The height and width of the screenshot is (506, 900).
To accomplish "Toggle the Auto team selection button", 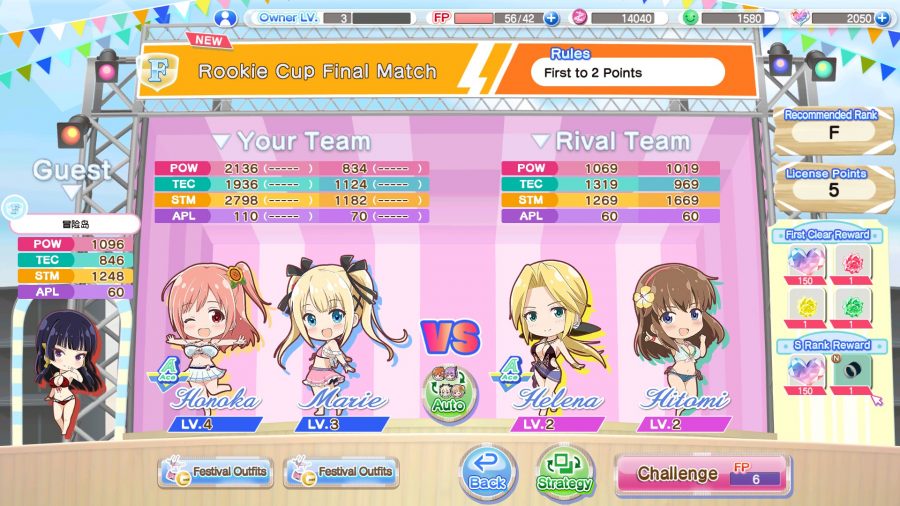I will pyautogui.click(x=449, y=391).
